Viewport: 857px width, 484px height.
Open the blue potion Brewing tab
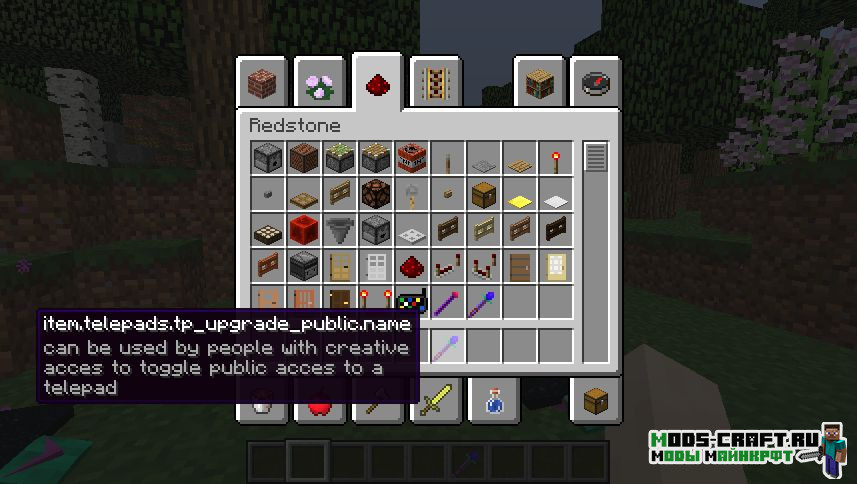click(x=494, y=400)
